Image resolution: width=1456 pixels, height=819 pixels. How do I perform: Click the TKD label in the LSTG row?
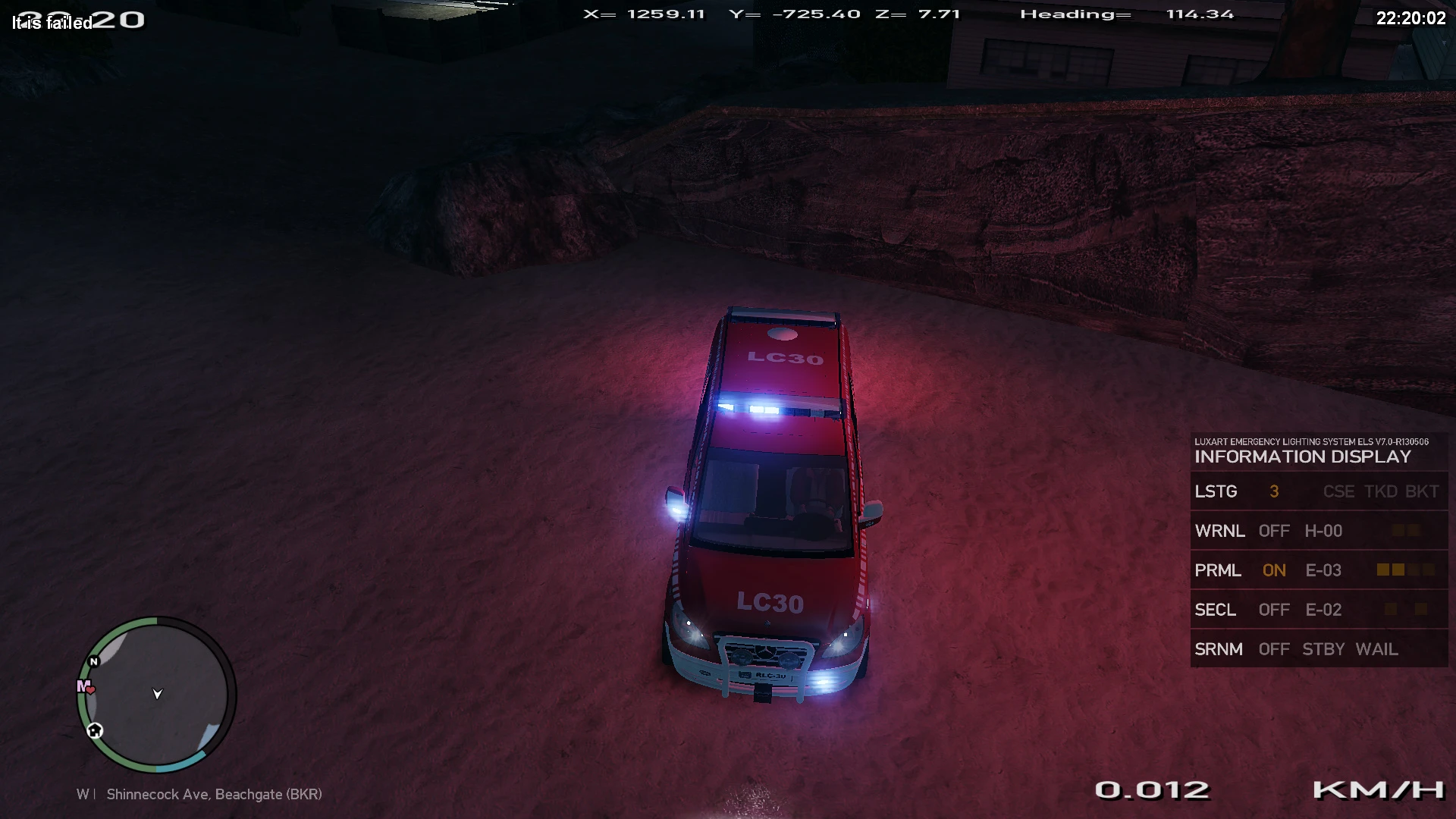pos(1380,491)
